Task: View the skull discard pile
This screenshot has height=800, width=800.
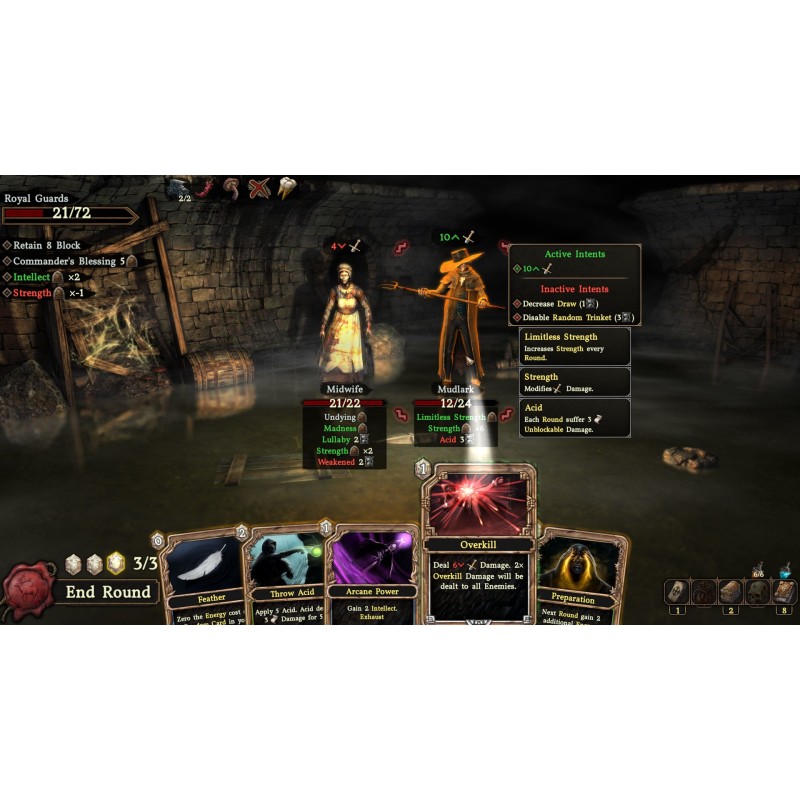Action: [x=758, y=591]
